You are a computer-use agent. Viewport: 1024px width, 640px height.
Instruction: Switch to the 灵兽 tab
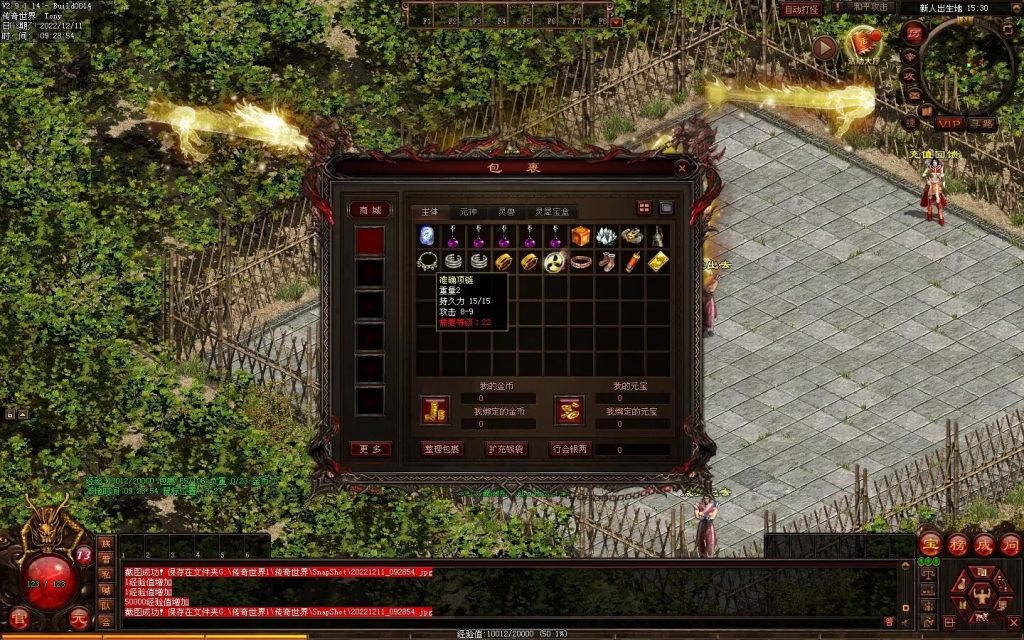[x=507, y=212]
